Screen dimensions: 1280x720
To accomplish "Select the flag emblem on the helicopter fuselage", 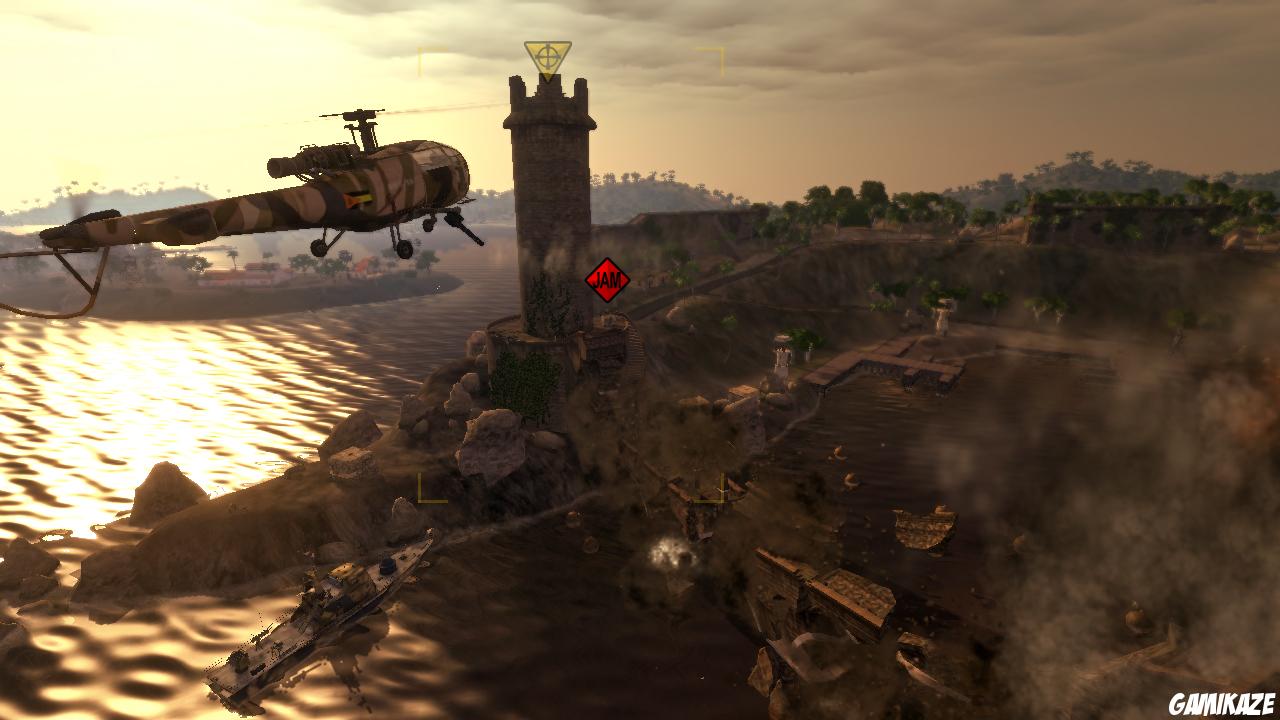I will click(x=360, y=197).
